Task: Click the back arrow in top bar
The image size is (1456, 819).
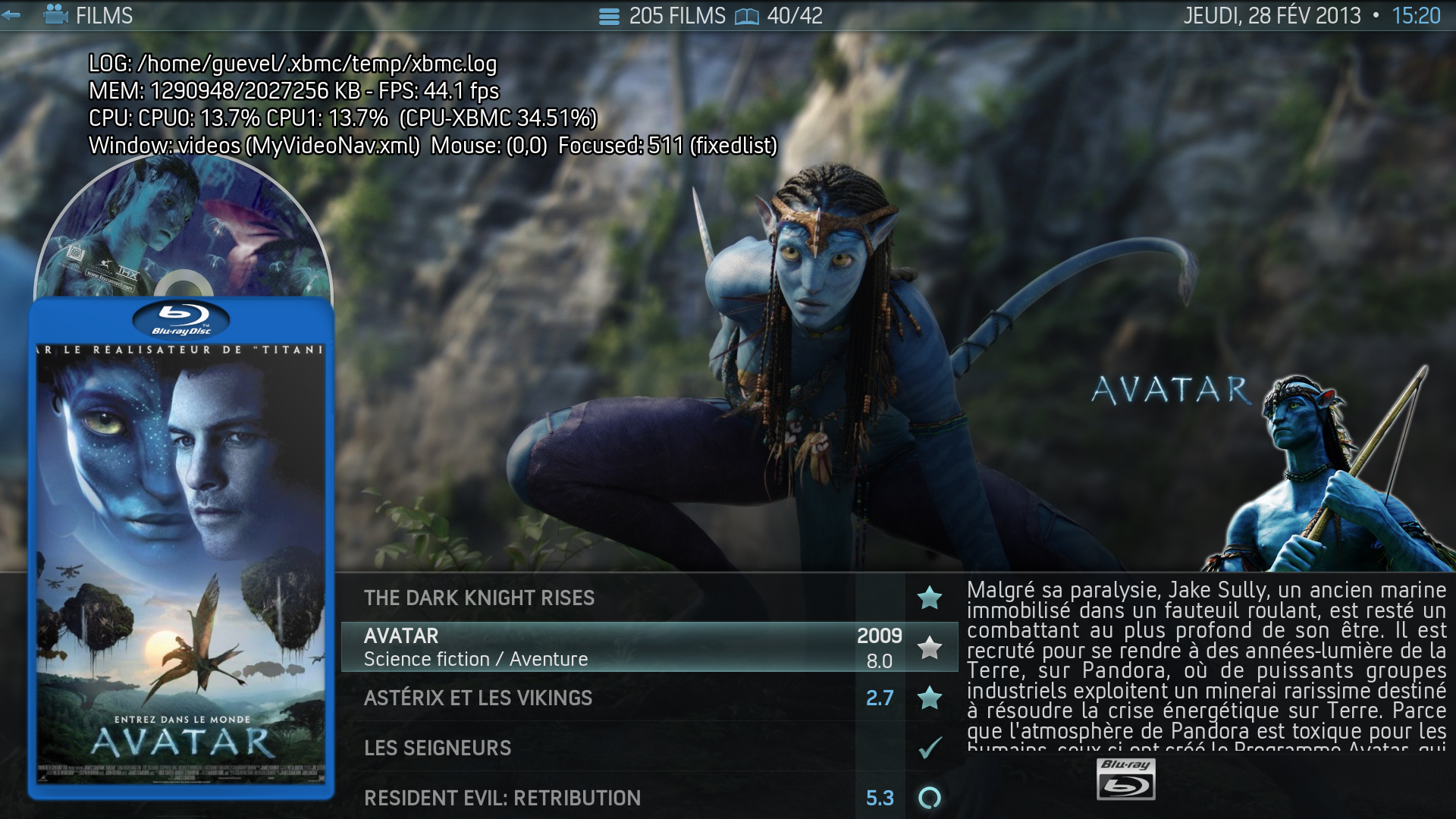Action: pyautogui.click(x=11, y=15)
